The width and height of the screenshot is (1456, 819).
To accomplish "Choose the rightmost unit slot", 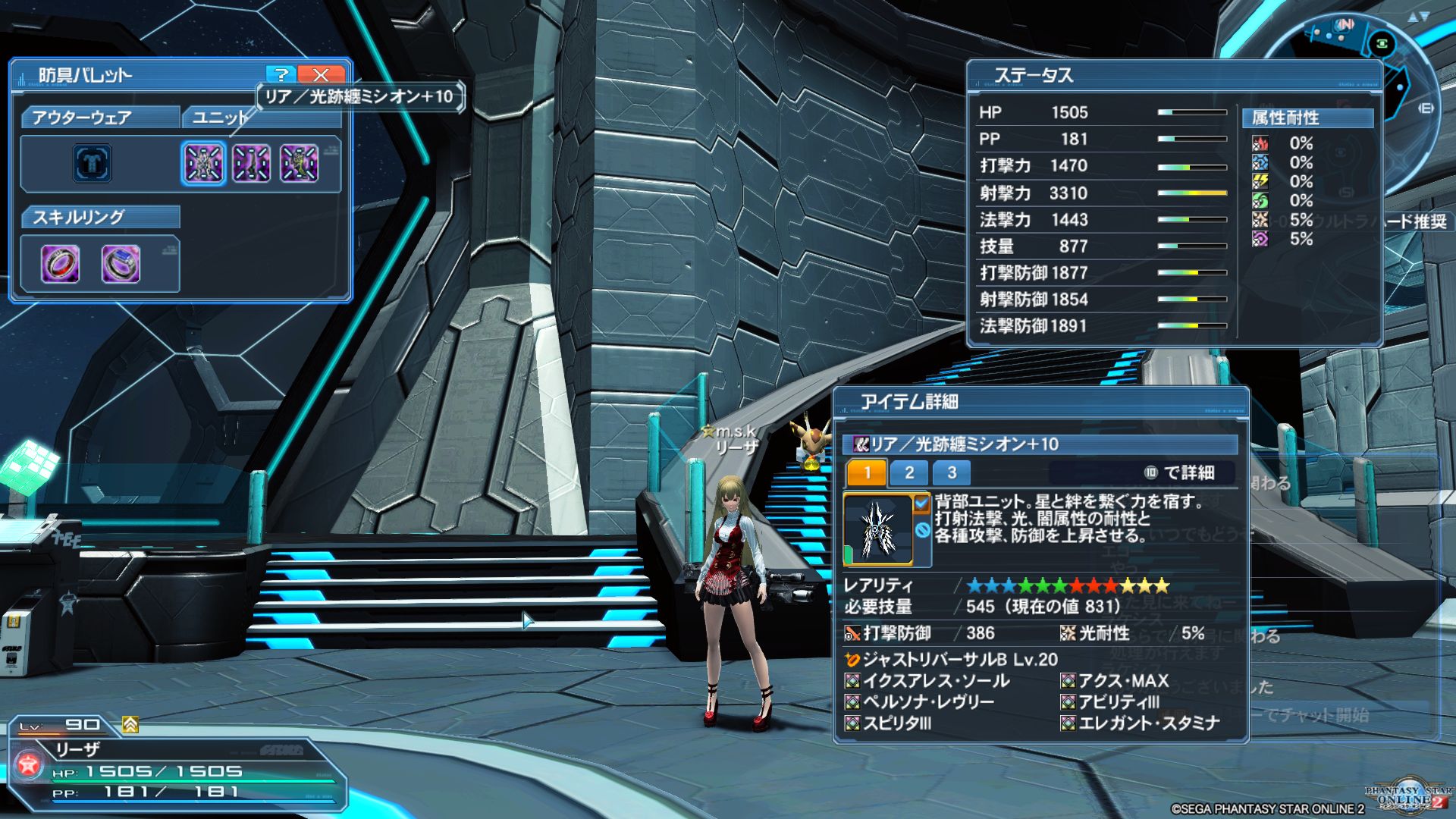I will (300, 163).
